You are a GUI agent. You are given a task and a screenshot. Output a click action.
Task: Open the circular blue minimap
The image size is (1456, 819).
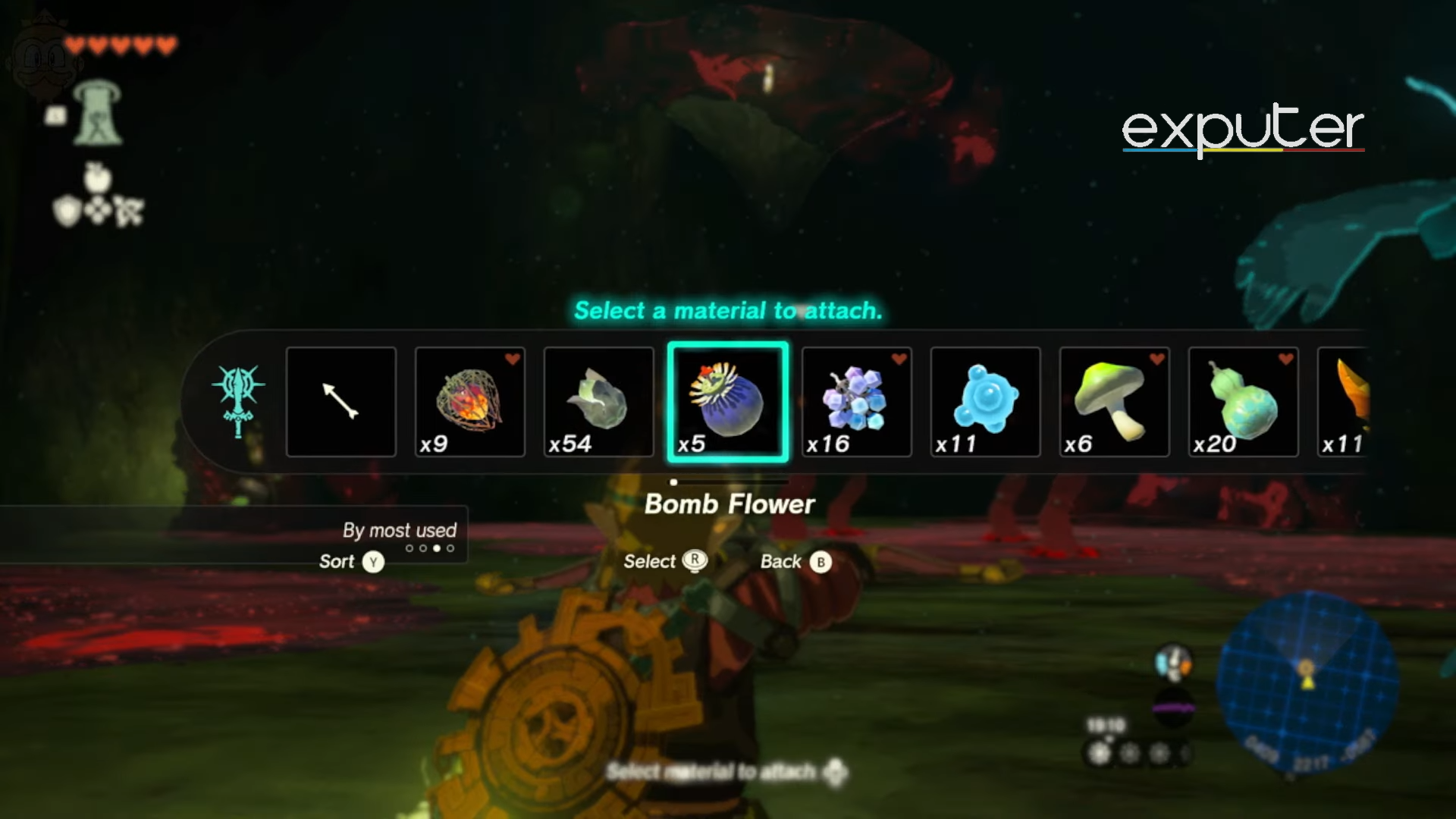1307,681
